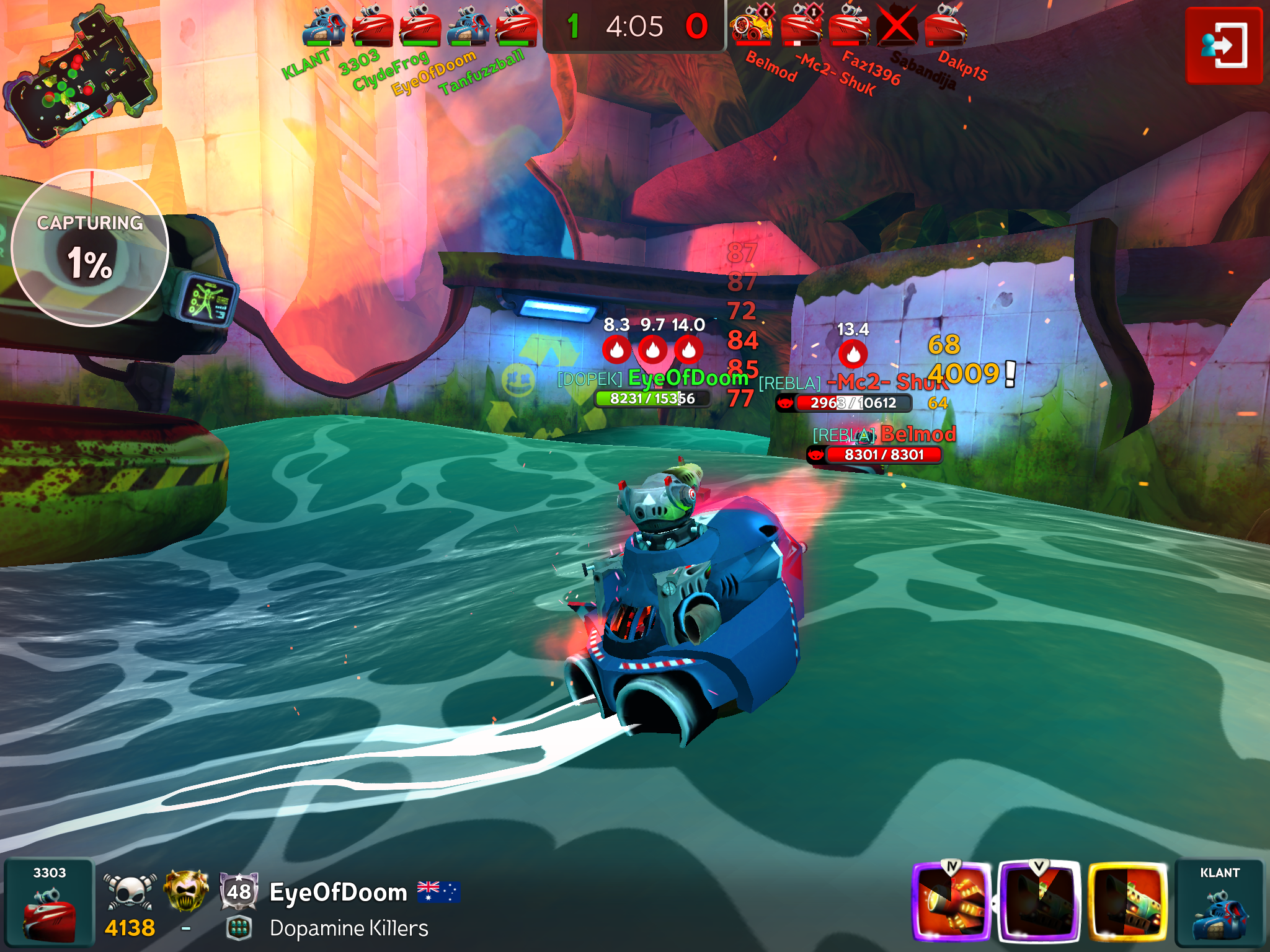1270x952 pixels.
Task: Click the level 48 shield badge
Action: click(239, 891)
